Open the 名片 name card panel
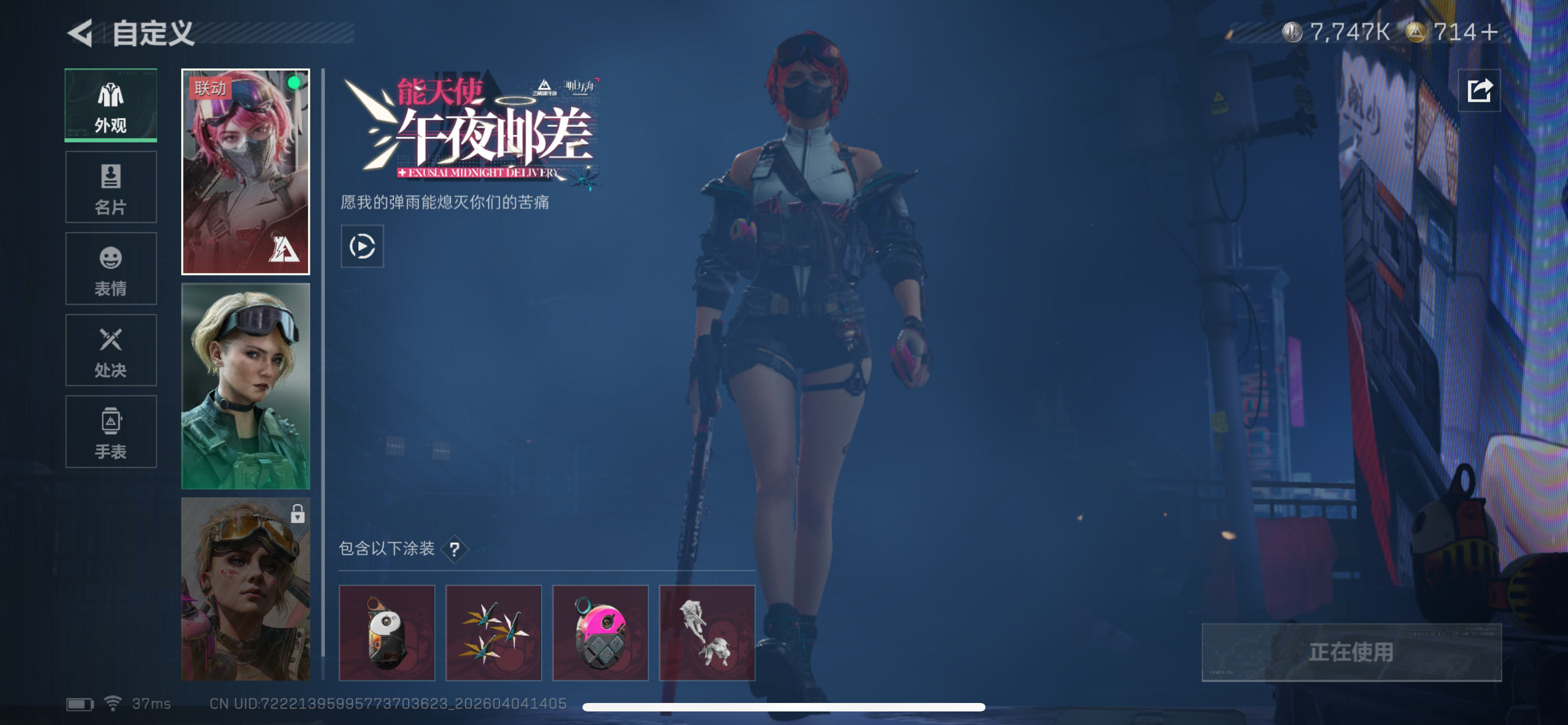 pos(110,187)
